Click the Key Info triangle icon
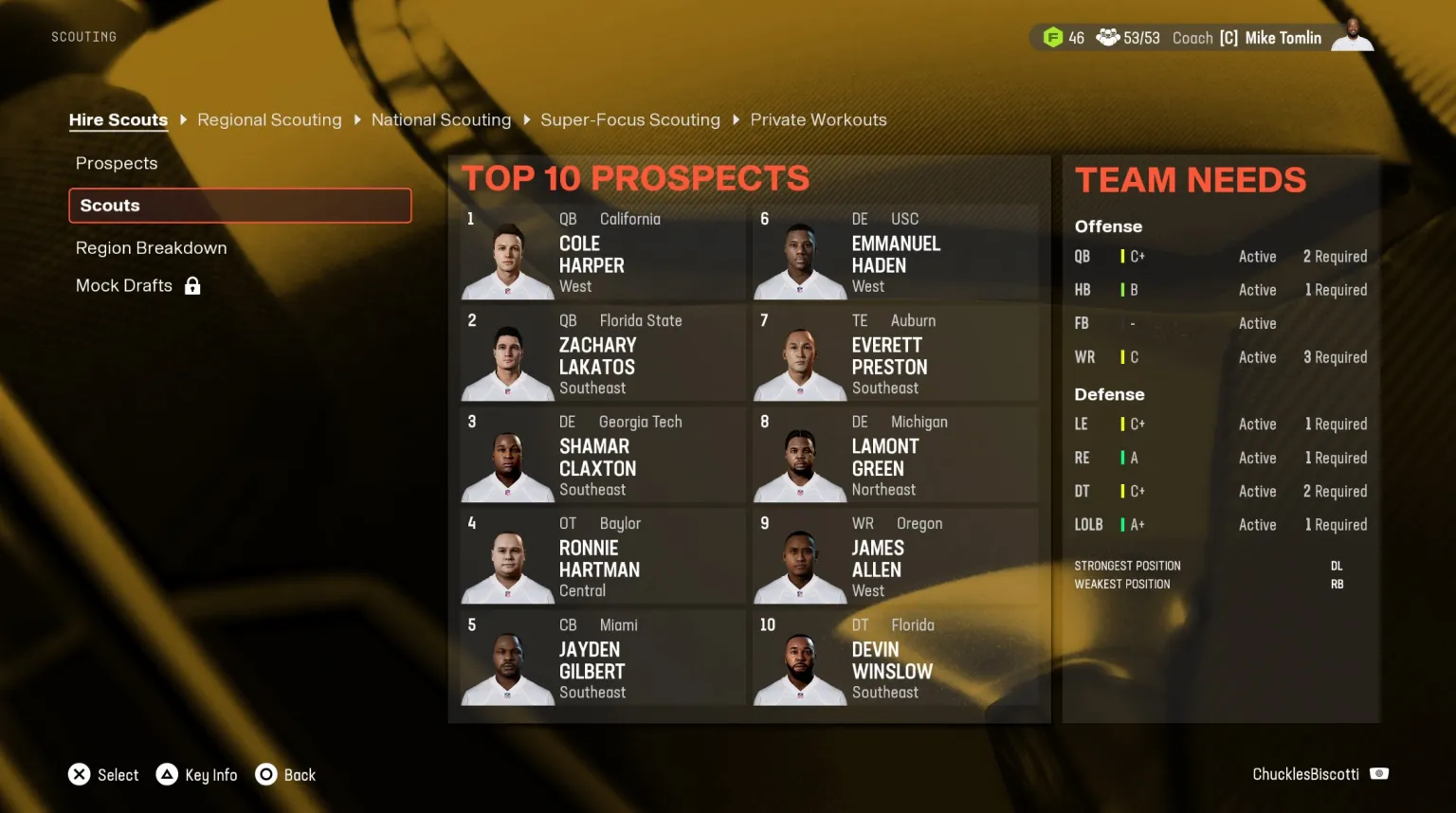The height and width of the screenshot is (813, 1456). pyautogui.click(x=168, y=774)
